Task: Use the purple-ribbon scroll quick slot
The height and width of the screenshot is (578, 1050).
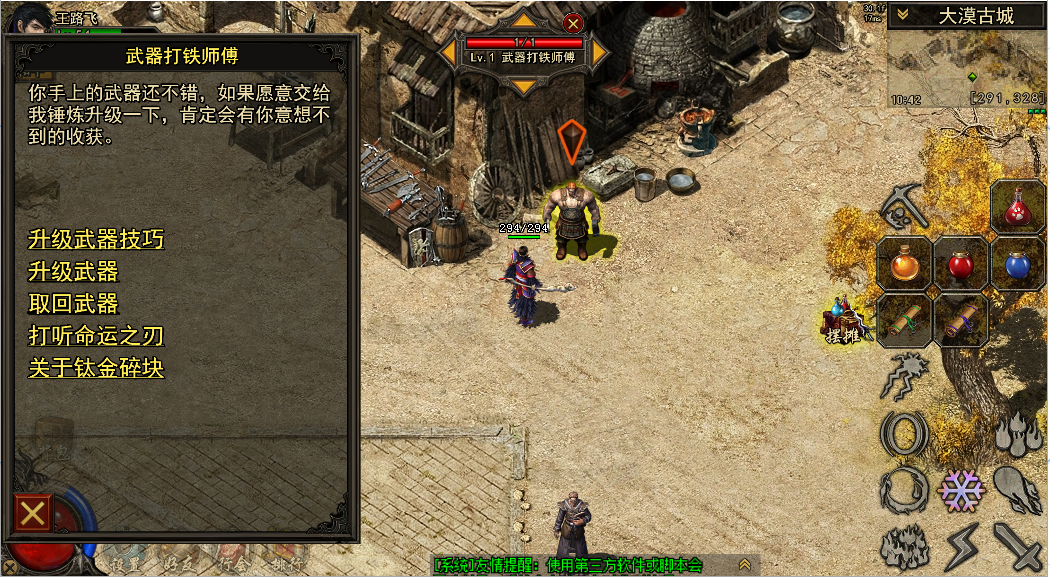Action: 961,321
